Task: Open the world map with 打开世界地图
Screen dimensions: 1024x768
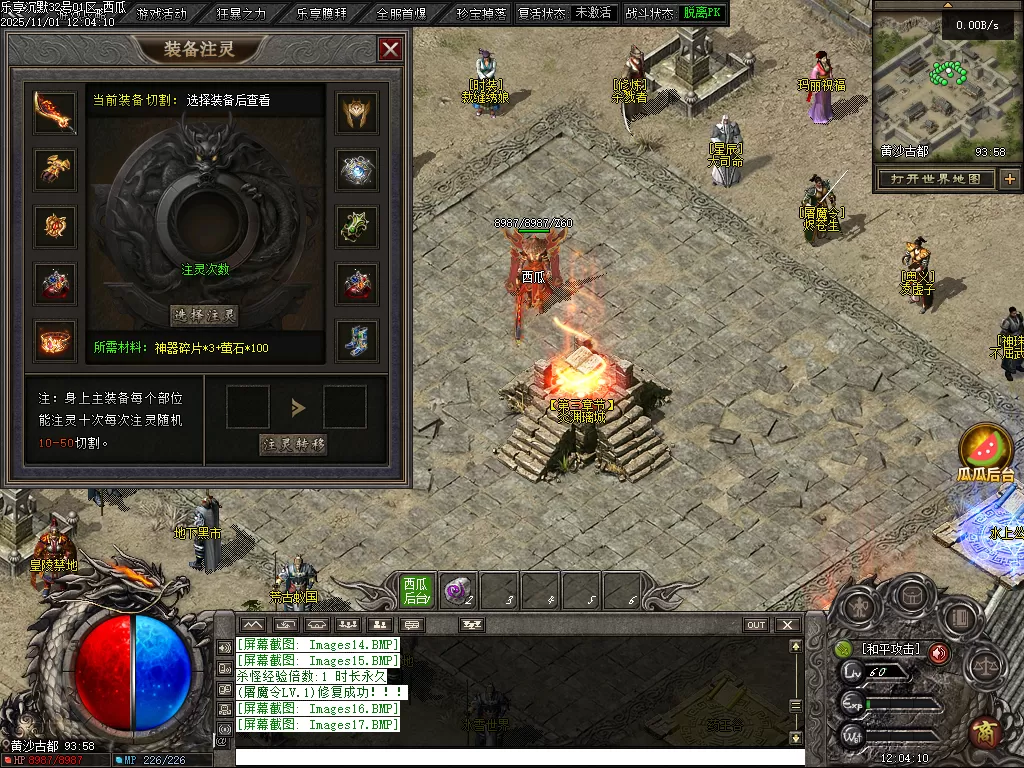Action: (x=936, y=179)
